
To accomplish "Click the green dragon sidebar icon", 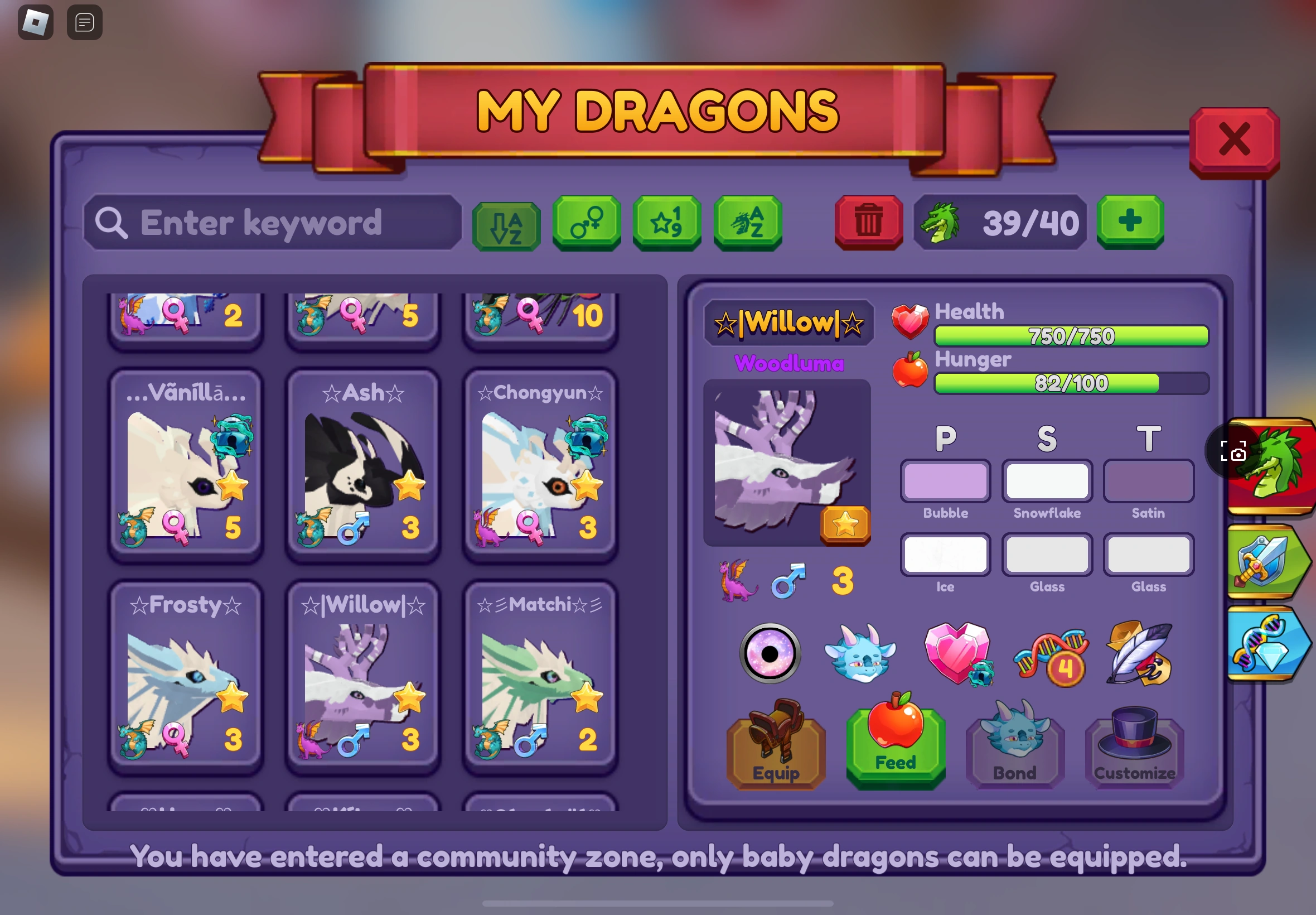I will pyautogui.click(x=1273, y=464).
